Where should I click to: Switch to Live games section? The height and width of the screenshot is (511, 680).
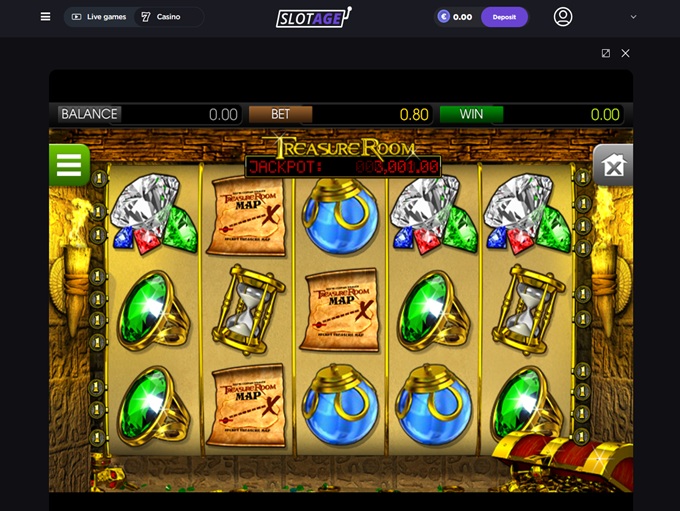pyautogui.click(x=99, y=17)
